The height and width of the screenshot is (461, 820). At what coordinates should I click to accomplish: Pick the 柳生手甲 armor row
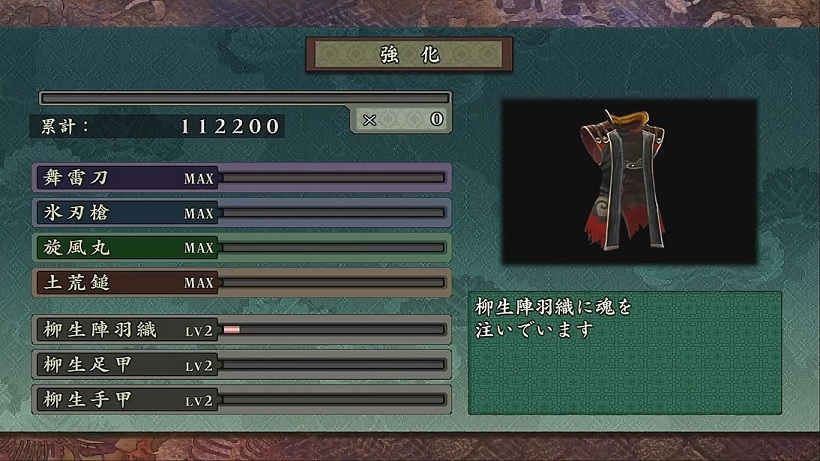click(242, 400)
